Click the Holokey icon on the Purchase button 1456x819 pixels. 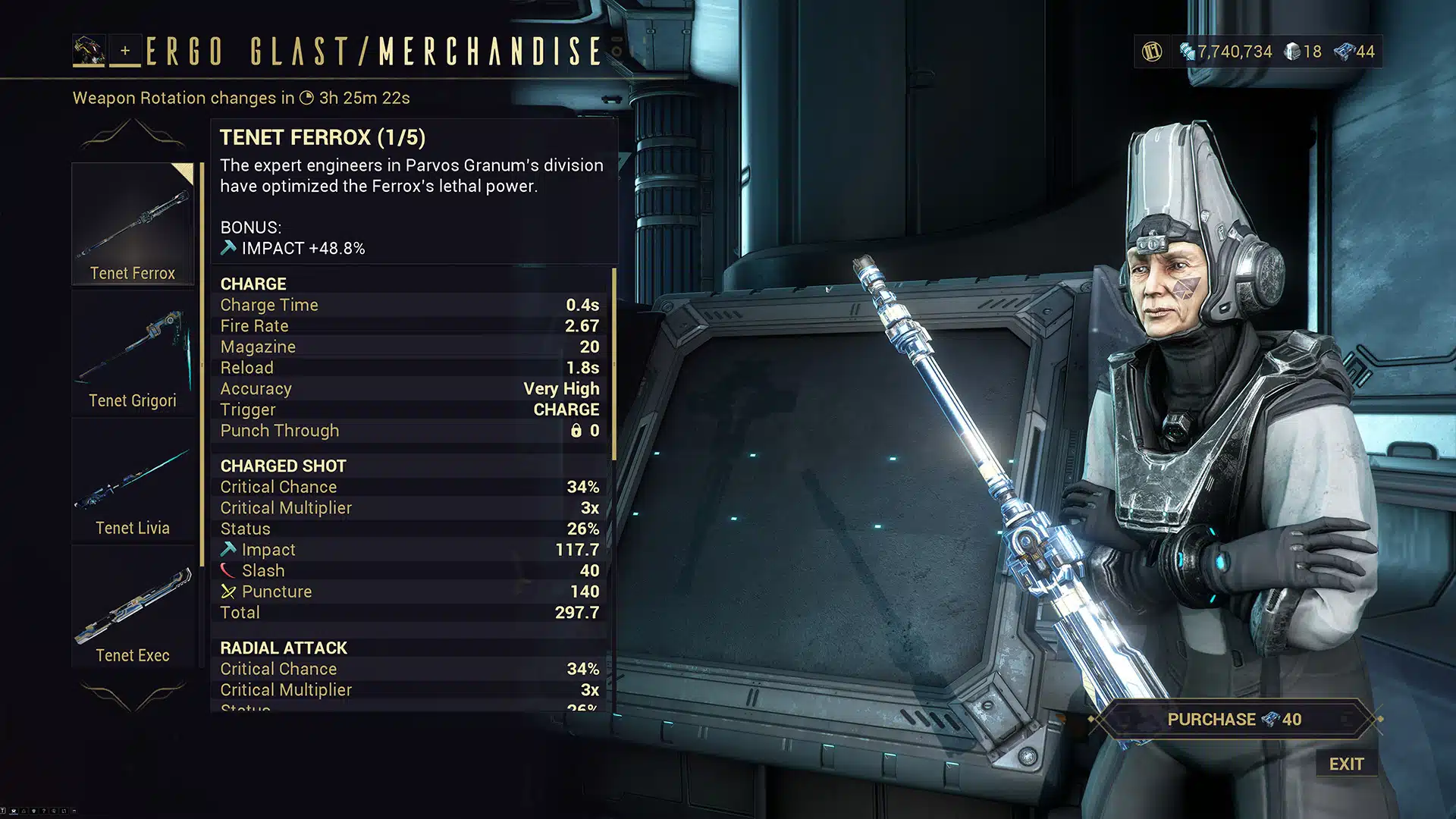tap(1272, 719)
